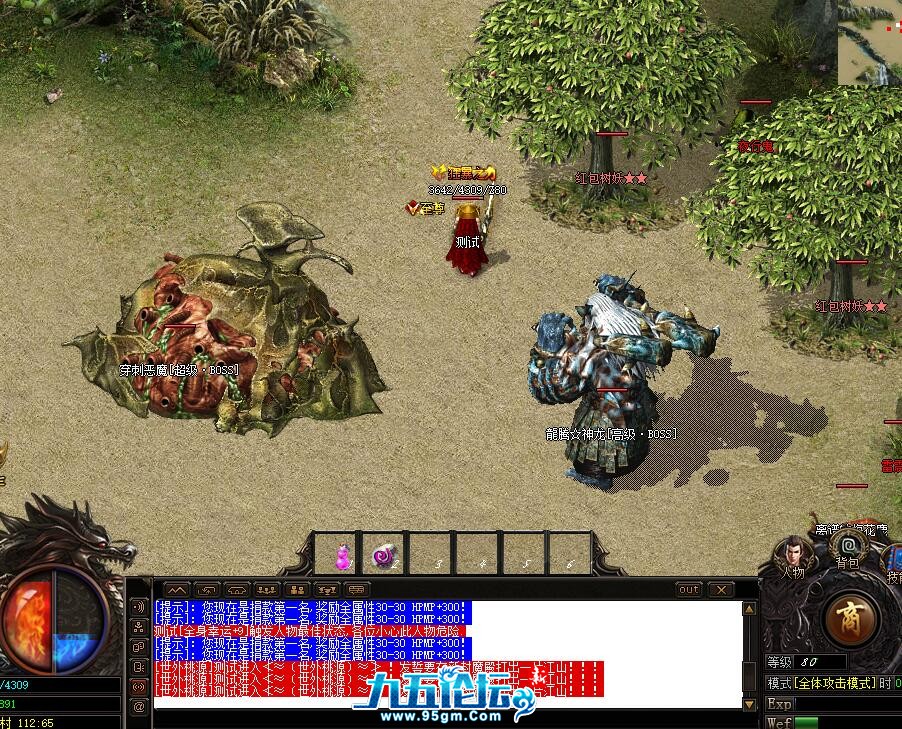The height and width of the screenshot is (729, 902).
Task: Open the 人物 character panel
Action: (x=793, y=556)
